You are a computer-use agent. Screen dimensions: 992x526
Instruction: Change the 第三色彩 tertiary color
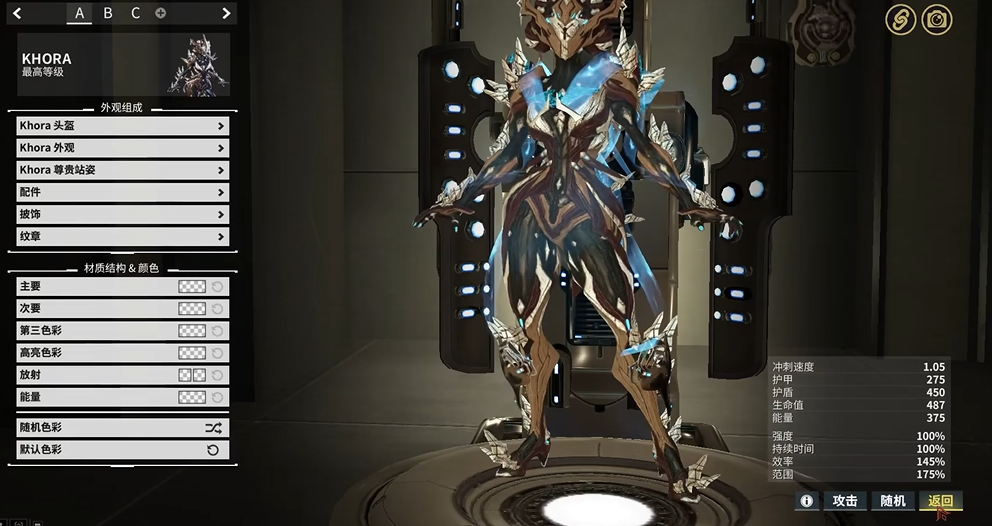coord(191,331)
